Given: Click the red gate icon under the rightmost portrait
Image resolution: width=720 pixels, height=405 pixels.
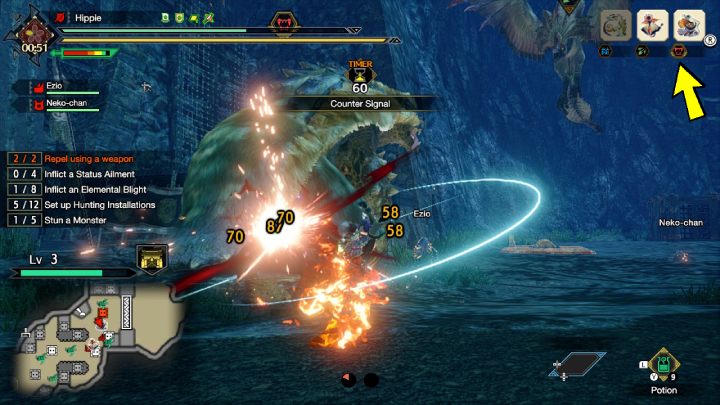Looking at the screenshot, I should click(680, 48).
